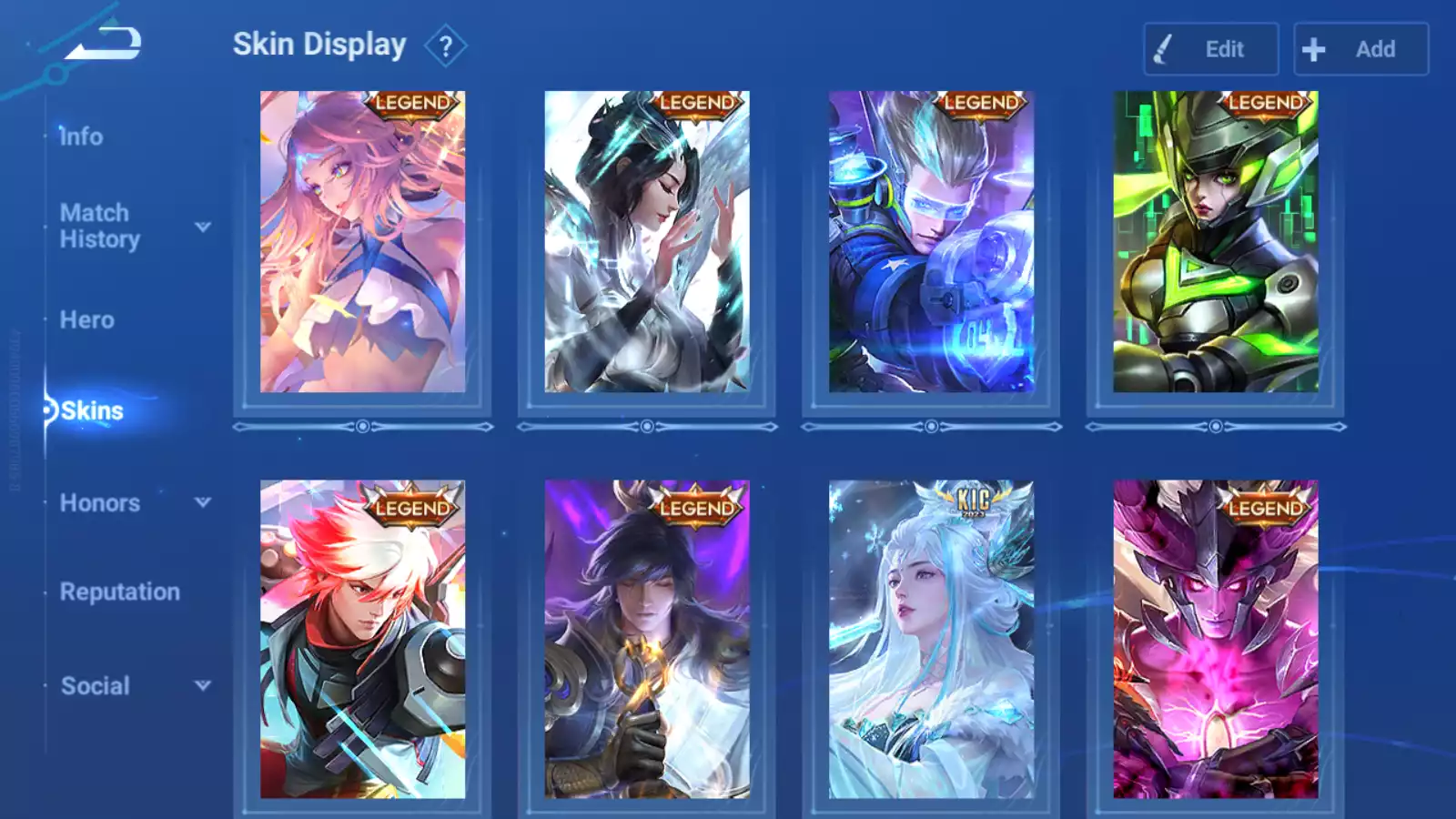1456x819 pixels.
Task: Open the Social tab
Action: [x=96, y=685]
